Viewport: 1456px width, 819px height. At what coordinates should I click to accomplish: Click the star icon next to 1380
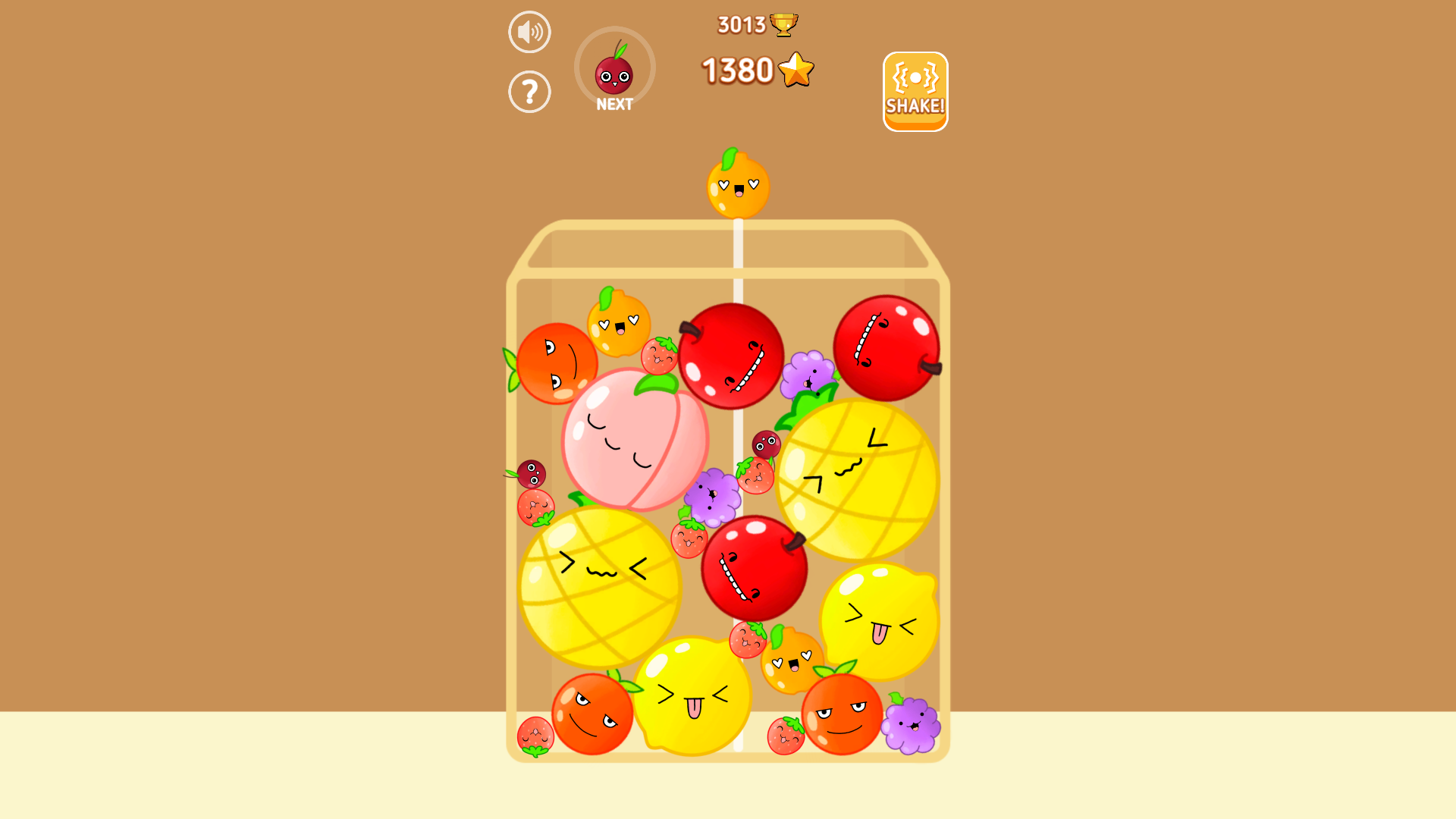click(x=796, y=71)
